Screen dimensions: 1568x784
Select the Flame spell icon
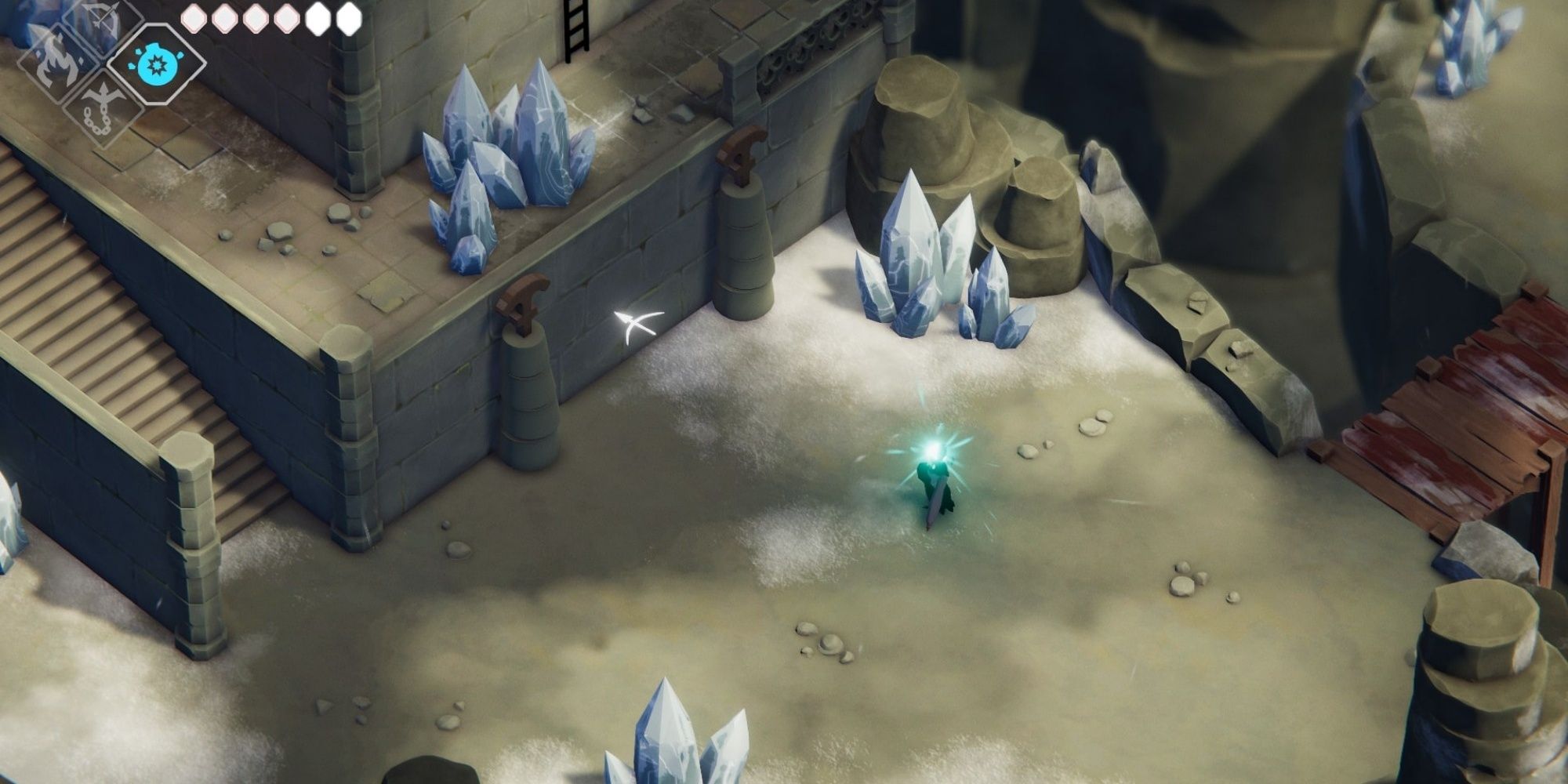click(x=55, y=65)
